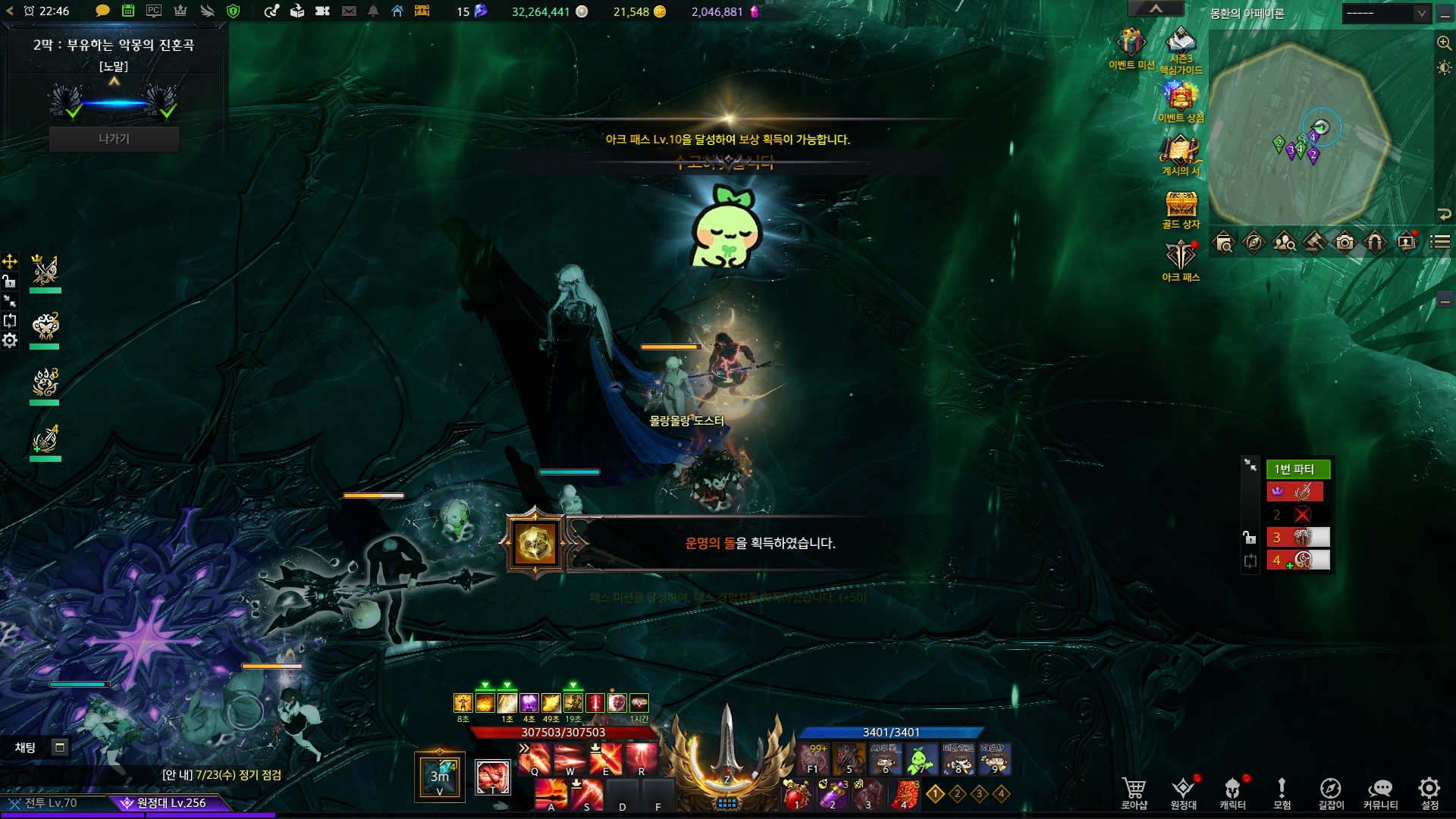Open the 길잡이 guide menu
The width and height of the screenshot is (1456, 819).
(1331, 792)
